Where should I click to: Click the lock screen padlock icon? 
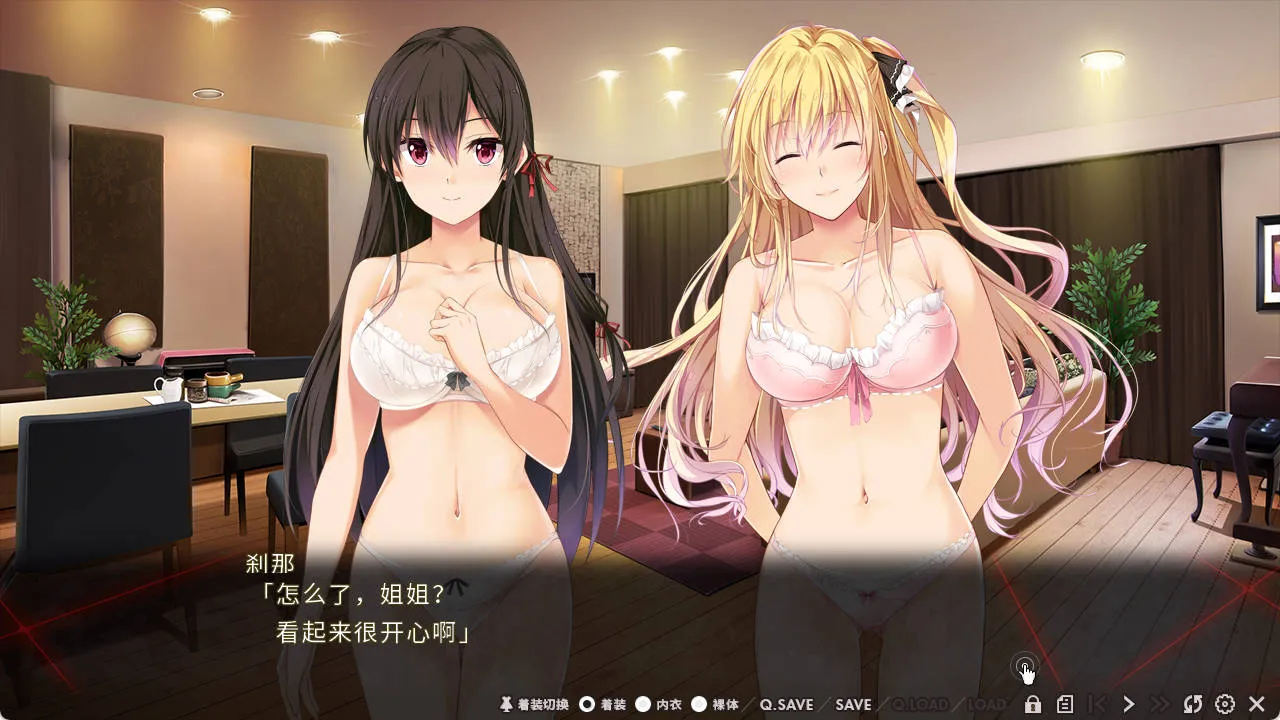click(x=1033, y=705)
